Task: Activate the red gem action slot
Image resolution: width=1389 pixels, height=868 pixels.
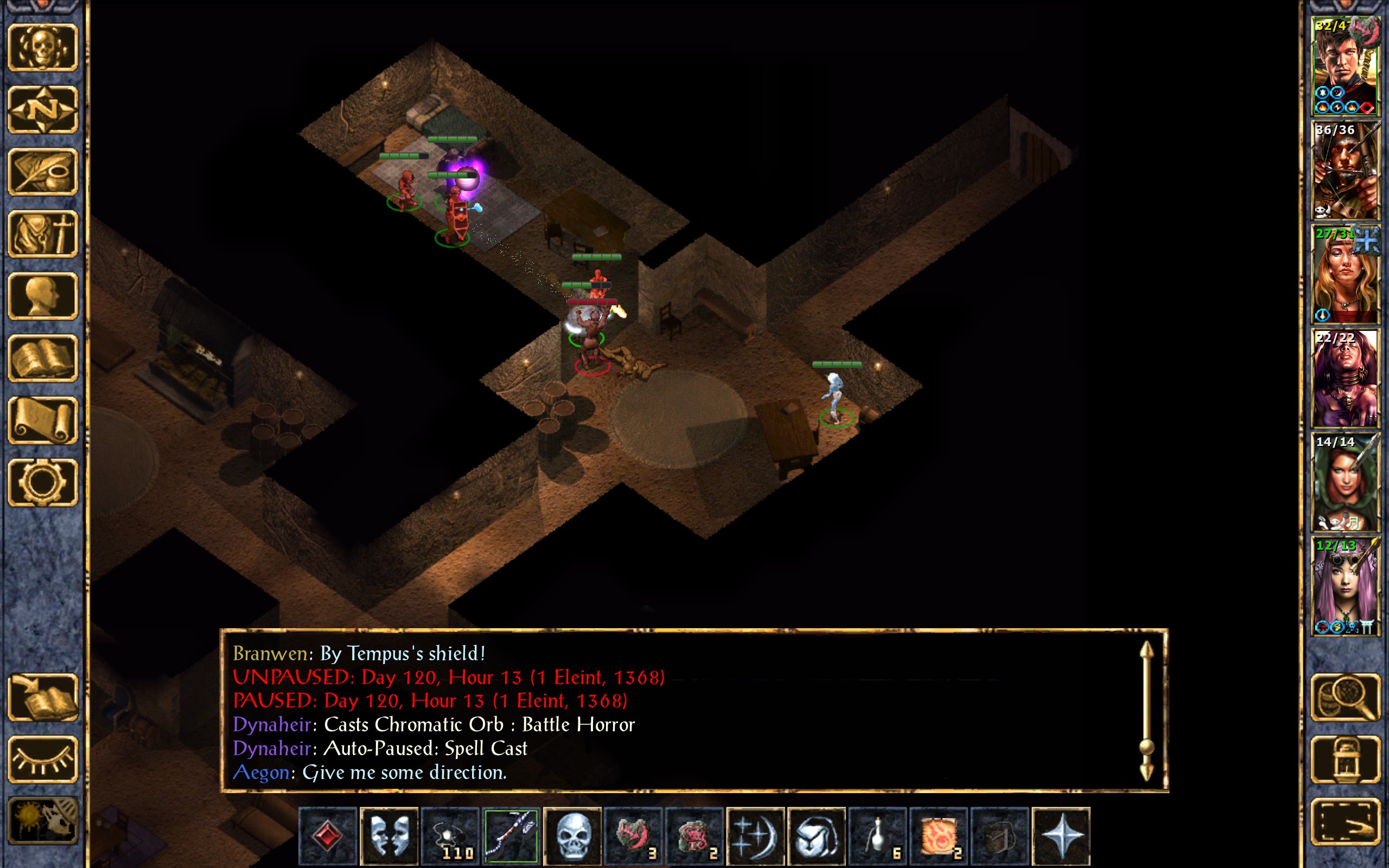Action: 328,836
